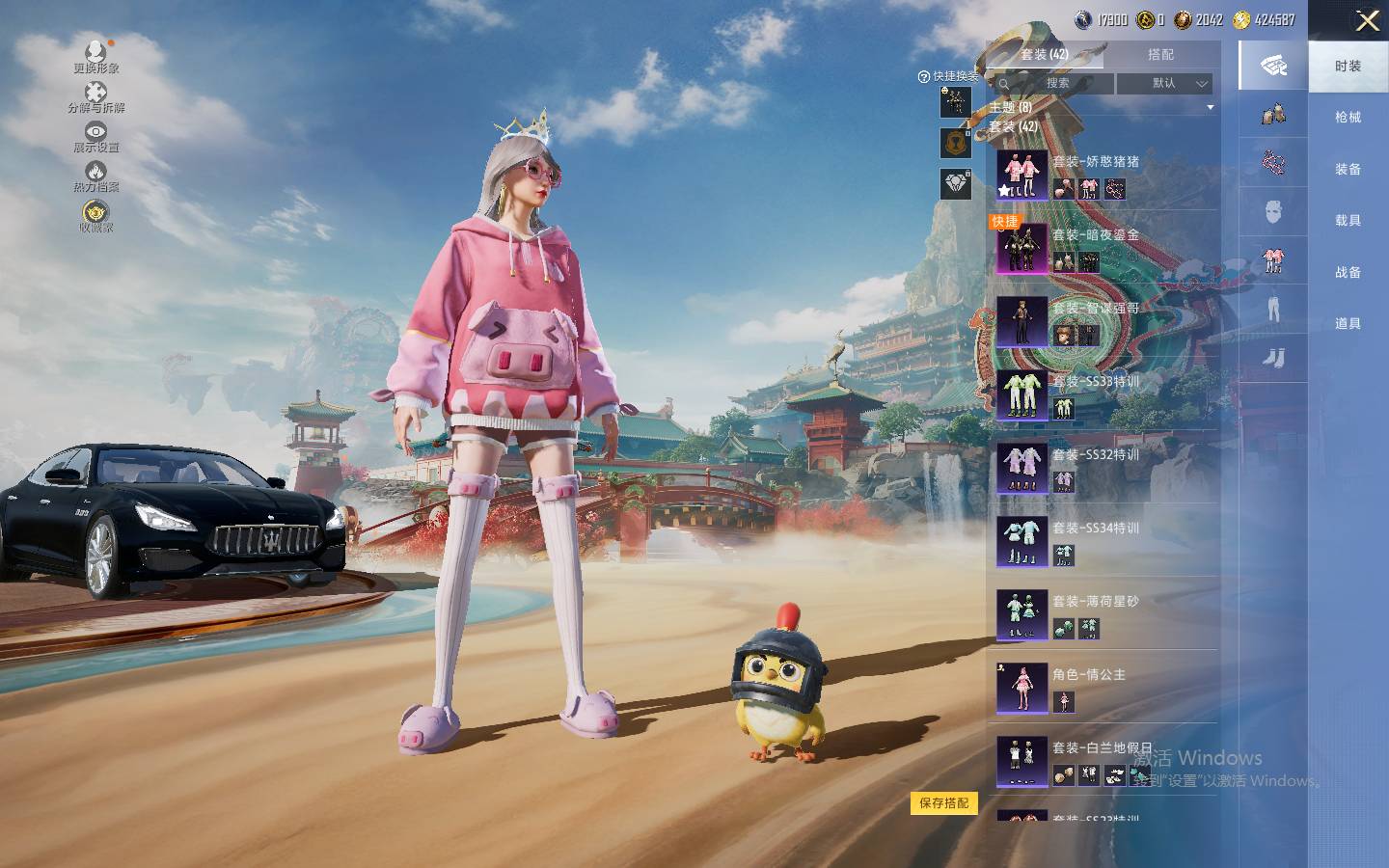Select the face mask sub-category icon

(1273, 211)
